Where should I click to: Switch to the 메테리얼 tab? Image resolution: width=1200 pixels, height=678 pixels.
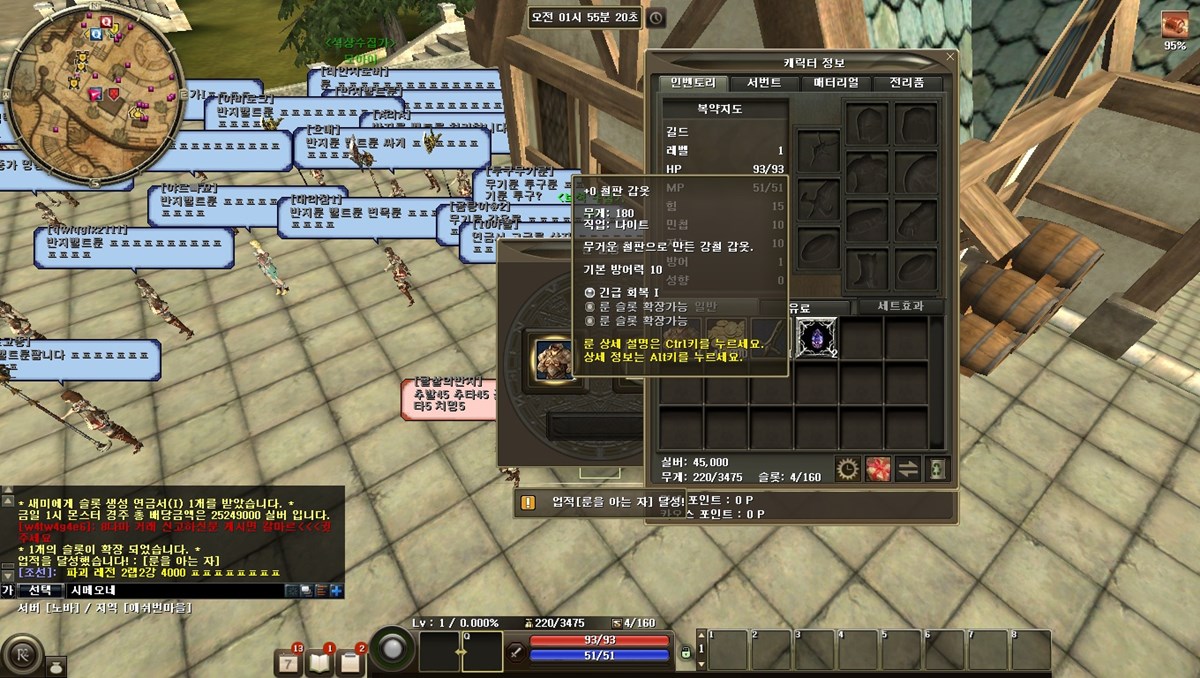[x=836, y=83]
